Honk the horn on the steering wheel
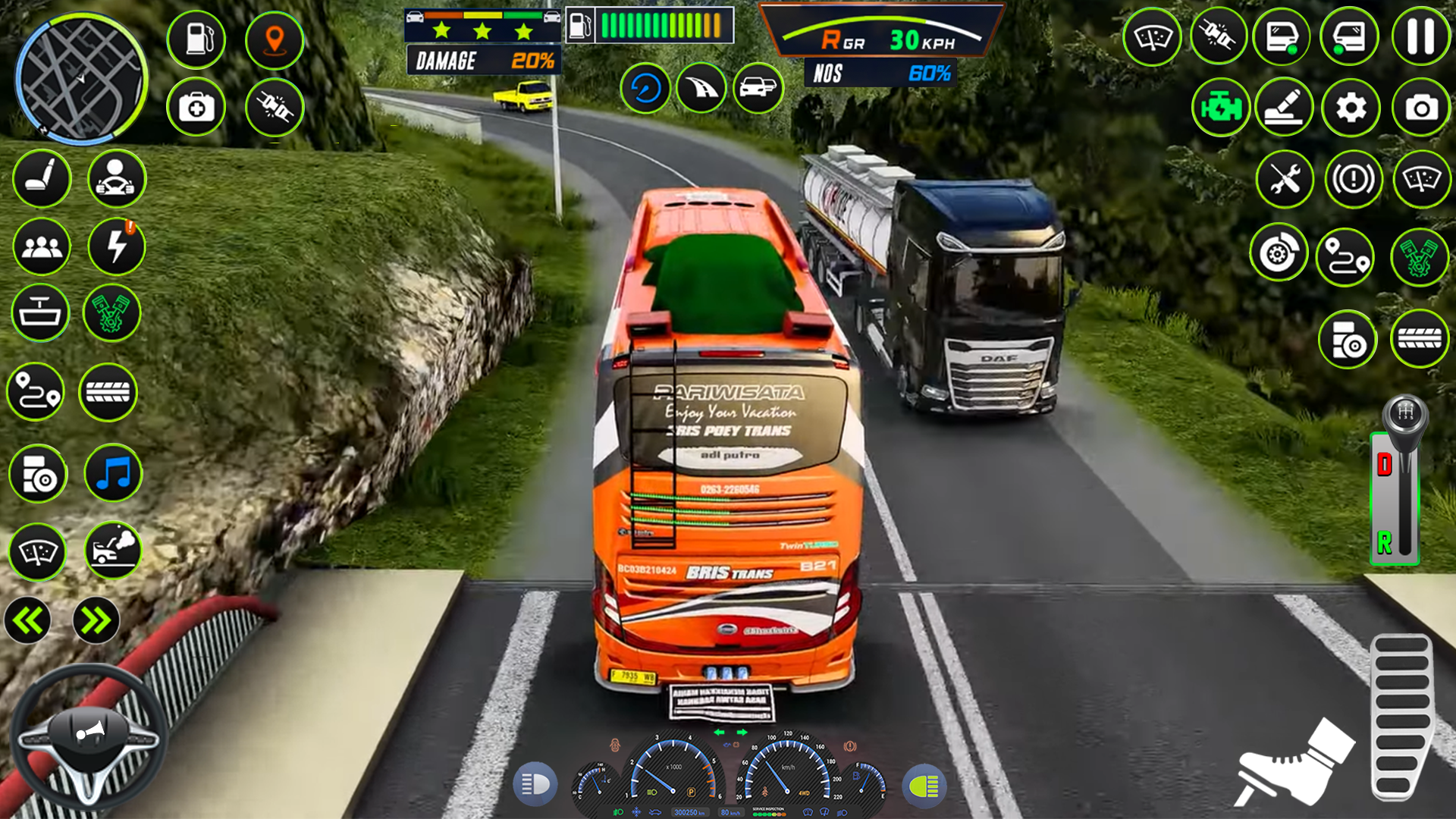The image size is (1456, 819). point(89,732)
